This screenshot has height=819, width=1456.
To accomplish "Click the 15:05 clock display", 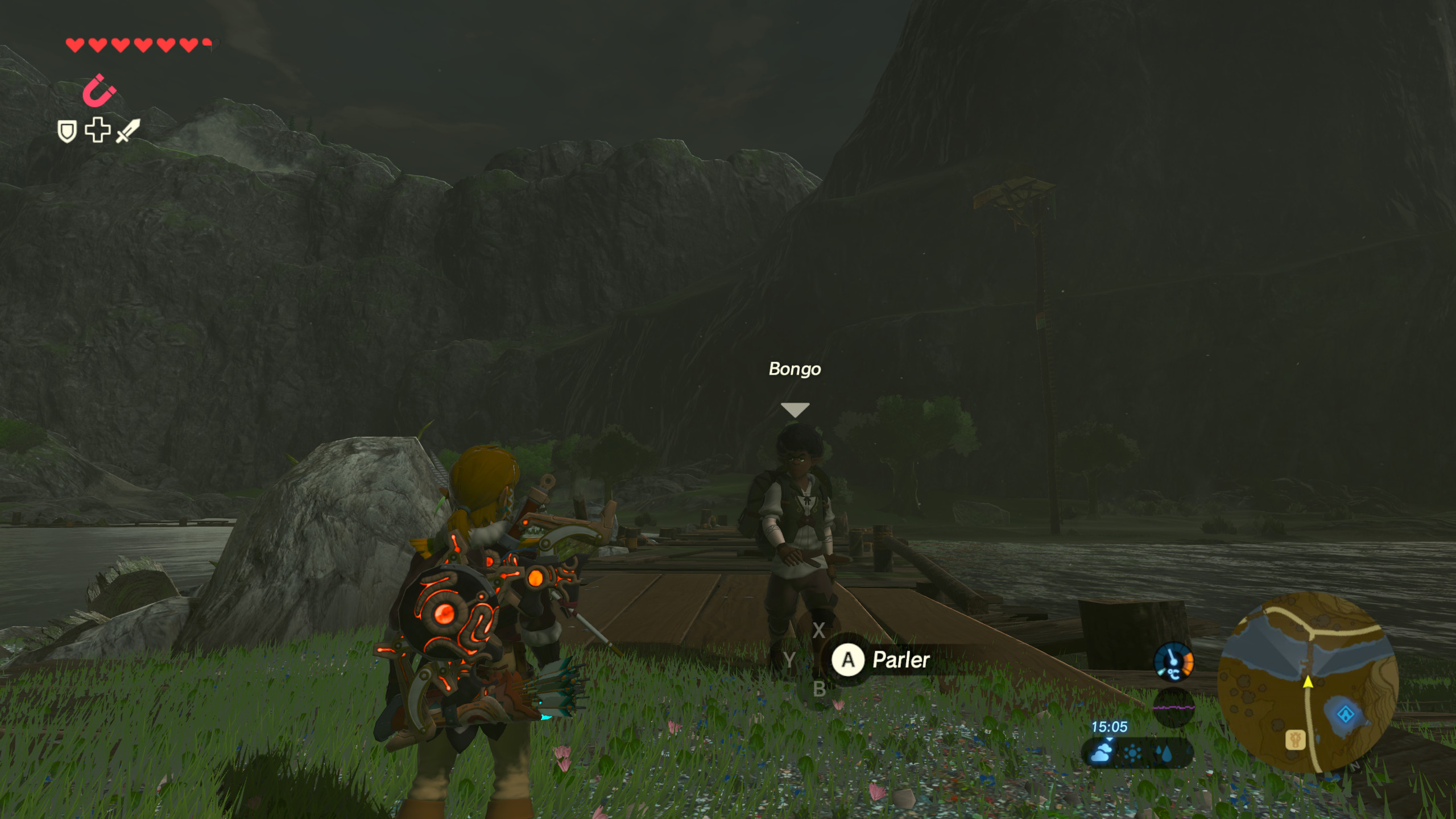I will click(1110, 726).
